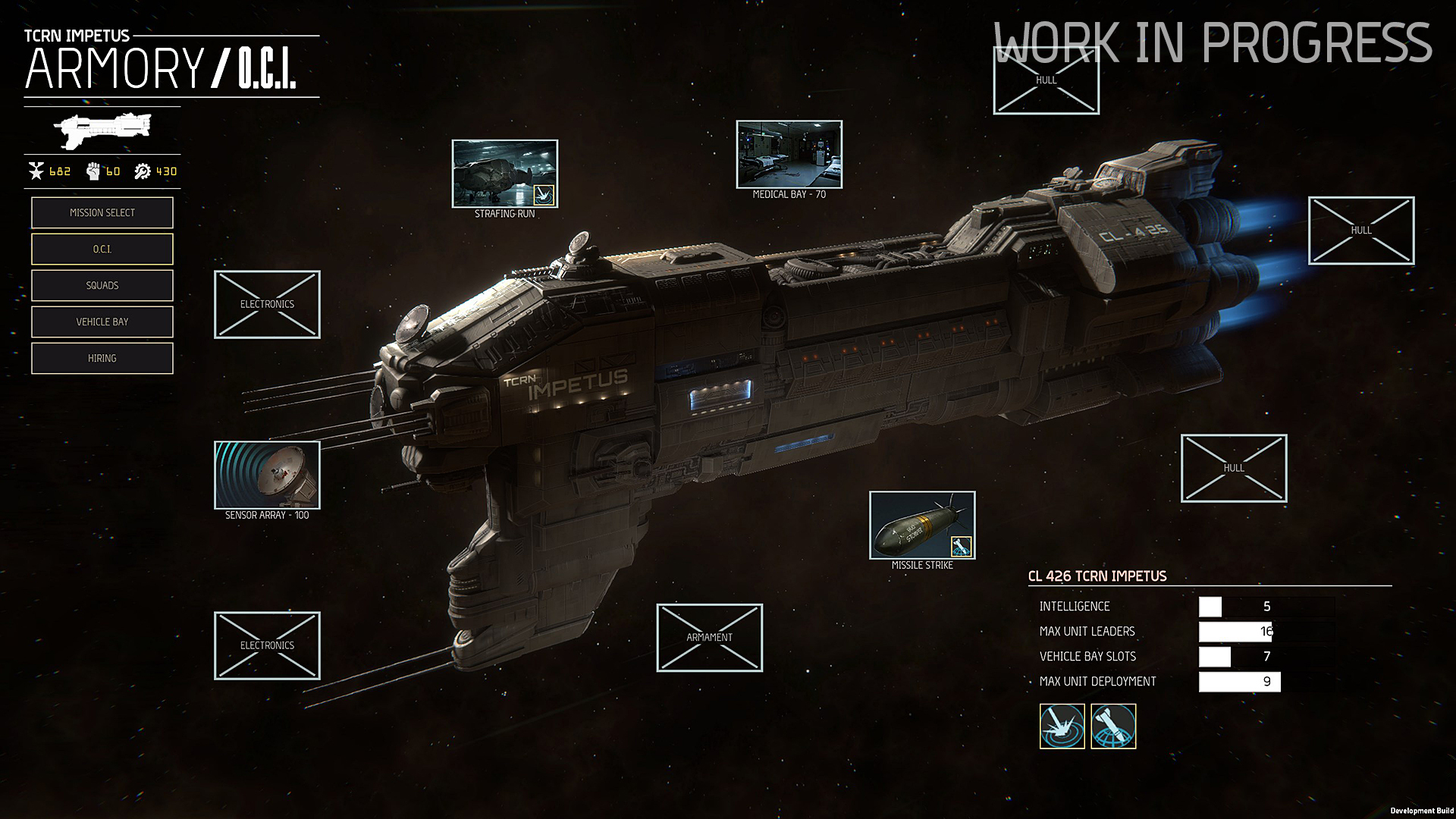Screen dimensions: 1456x819
Task: Click the white ship silhouette icon
Action: click(105, 130)
